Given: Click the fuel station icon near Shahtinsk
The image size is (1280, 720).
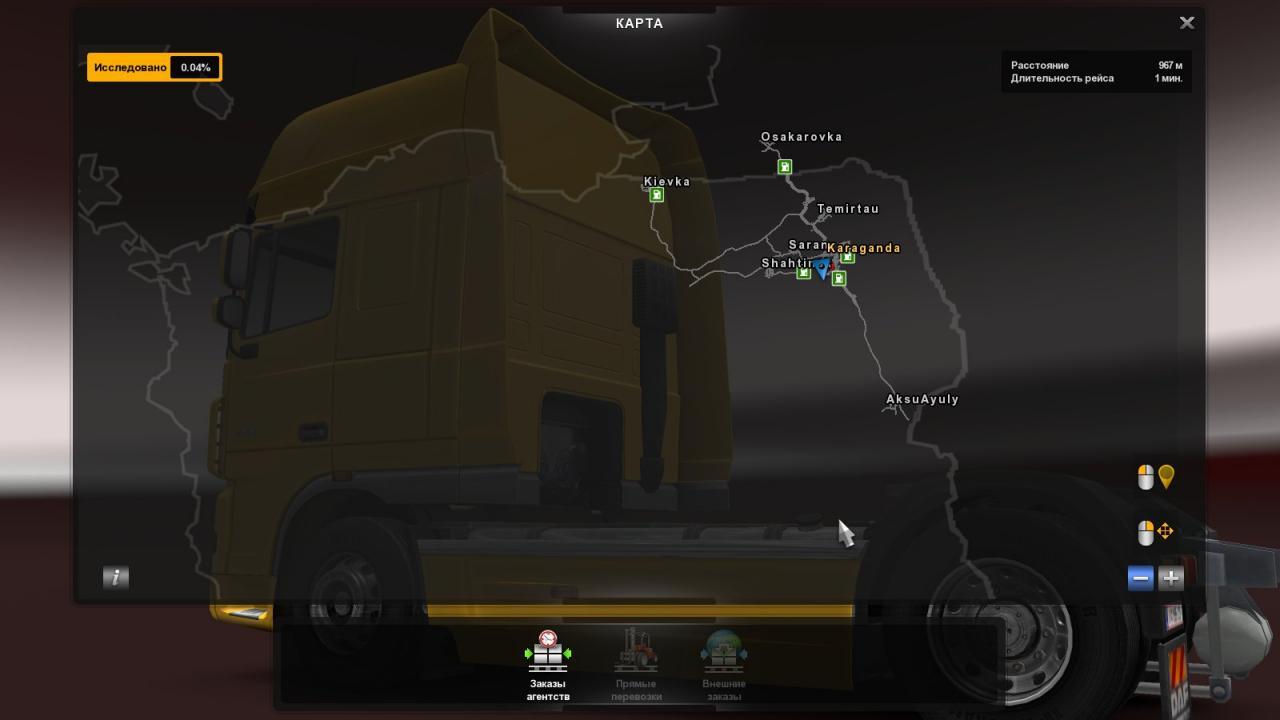Looking at the screenshot, I should [x=803, y=273].
